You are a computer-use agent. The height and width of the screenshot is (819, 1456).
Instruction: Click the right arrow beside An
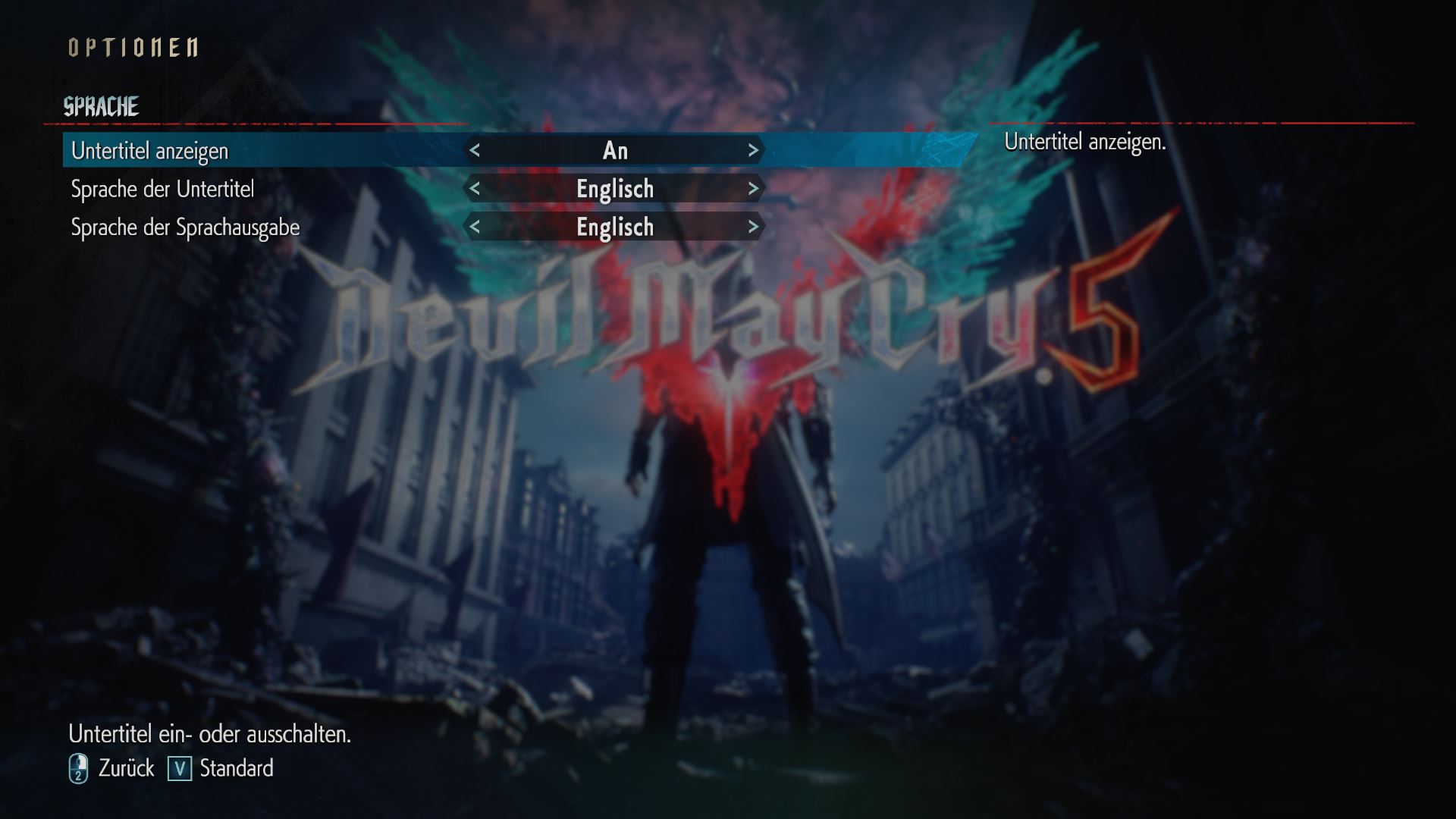coord(754,150)
